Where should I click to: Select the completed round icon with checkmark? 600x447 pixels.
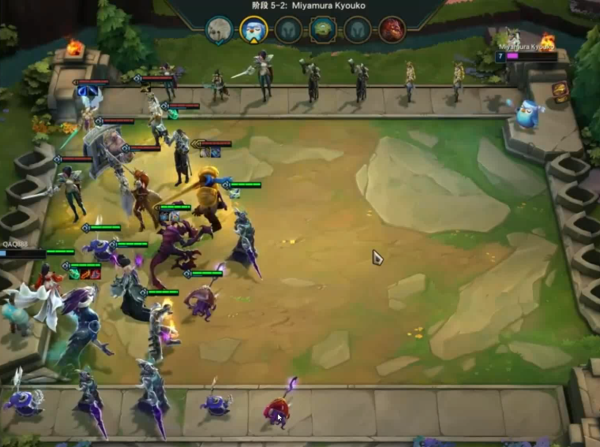(x=219, y=30)
